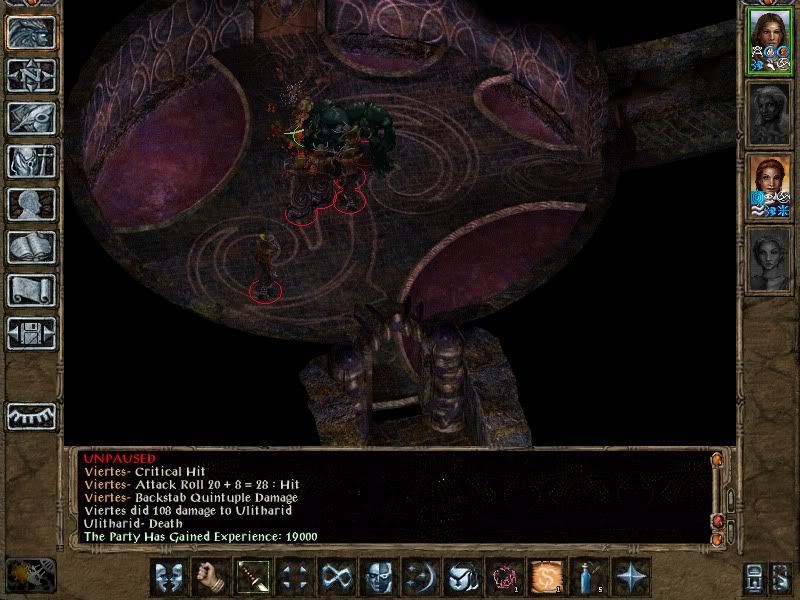Choose the dagger weapon slot
The height and width of the screenshot is (600, 800).
[x=251, y=577]
